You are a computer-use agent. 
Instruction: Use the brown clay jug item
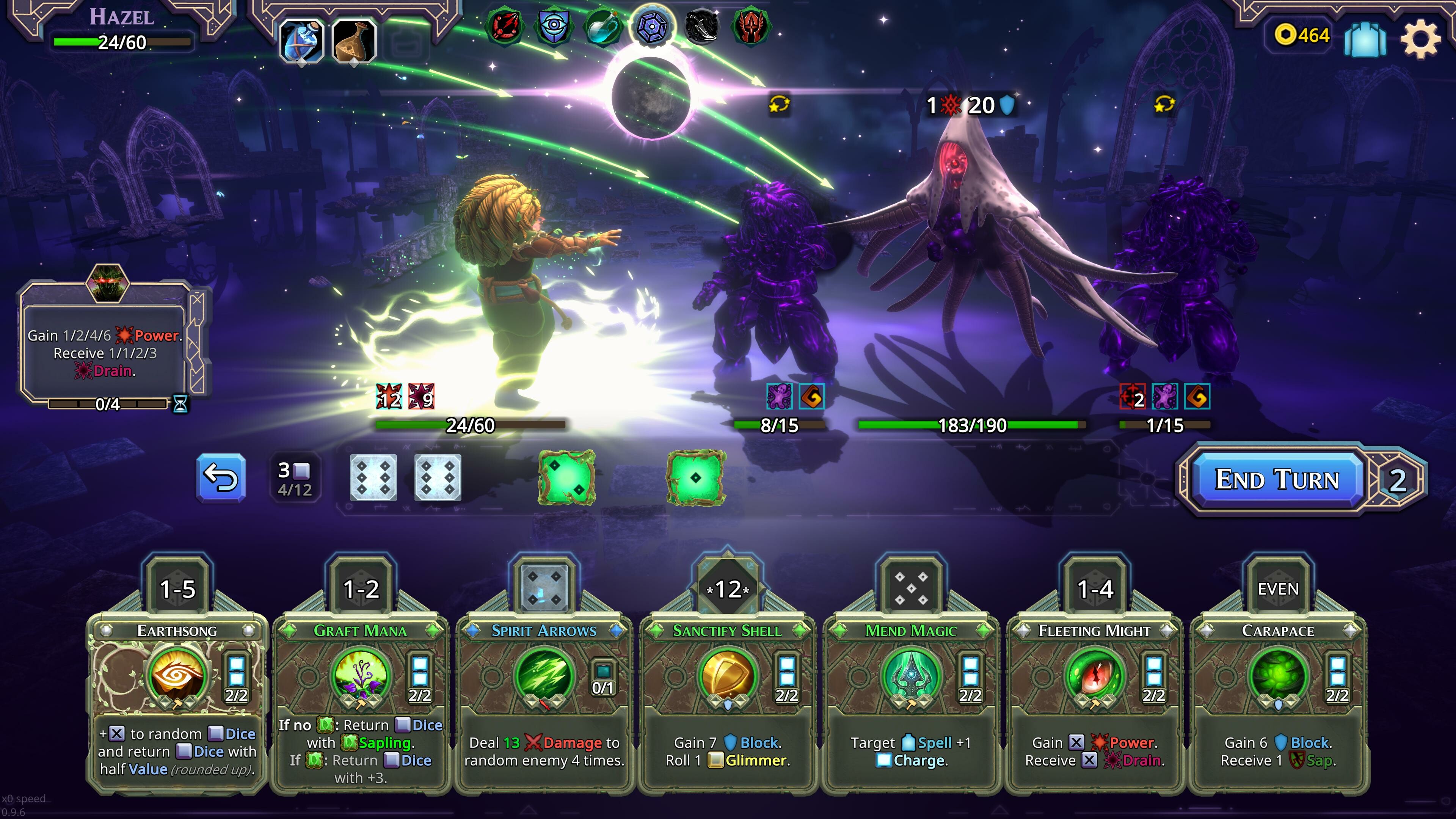pos(354,41)
